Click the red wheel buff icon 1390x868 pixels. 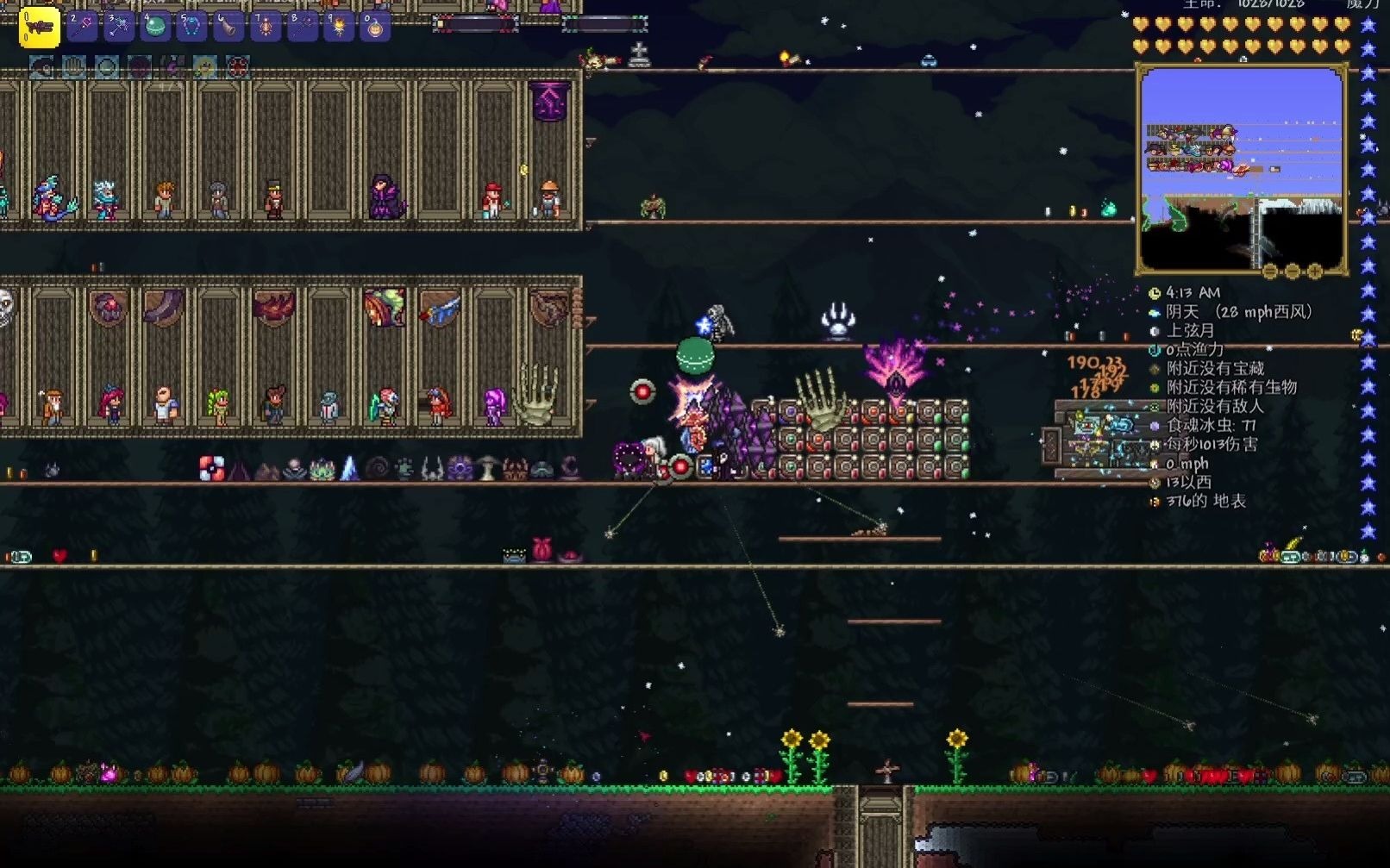[237, 66]
